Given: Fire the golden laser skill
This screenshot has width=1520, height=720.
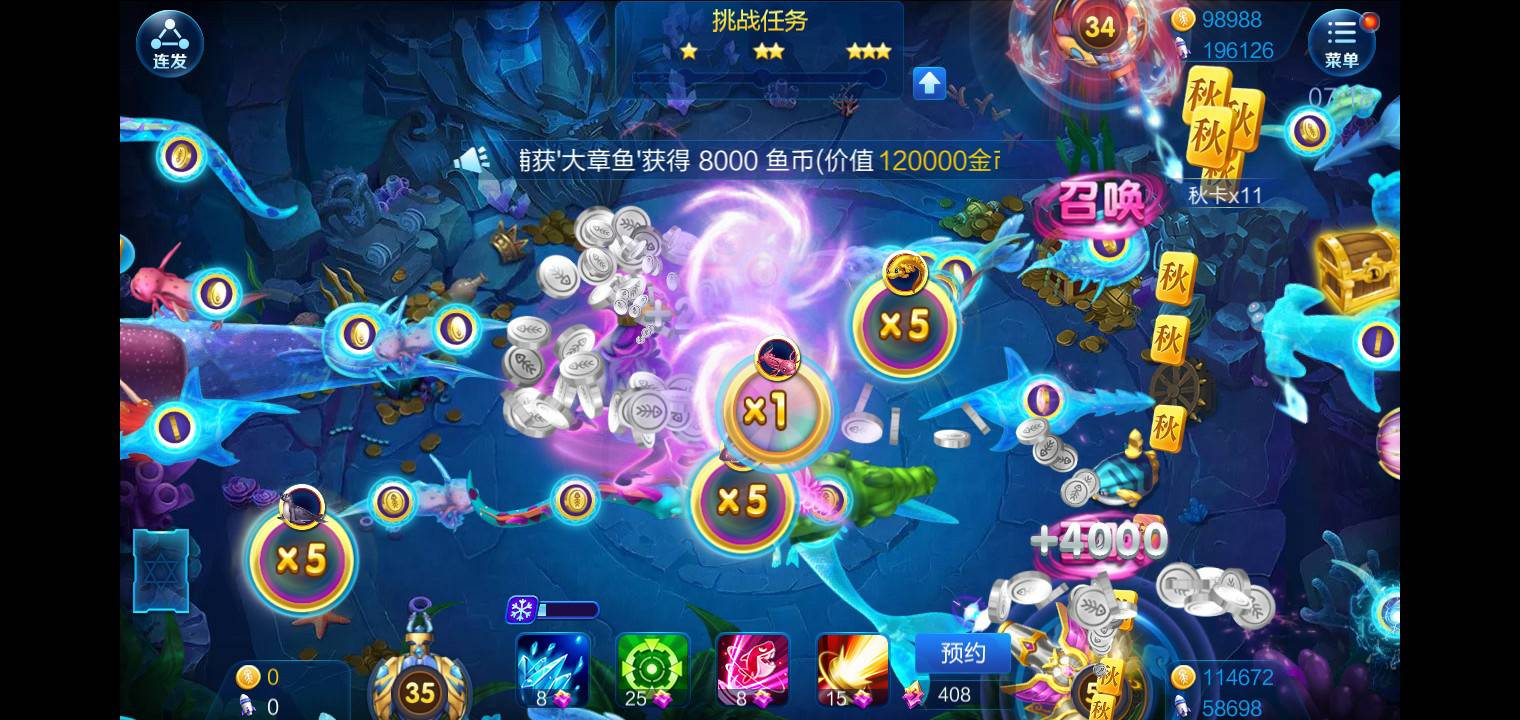Looking at the screenshot, I should (853, 668).
